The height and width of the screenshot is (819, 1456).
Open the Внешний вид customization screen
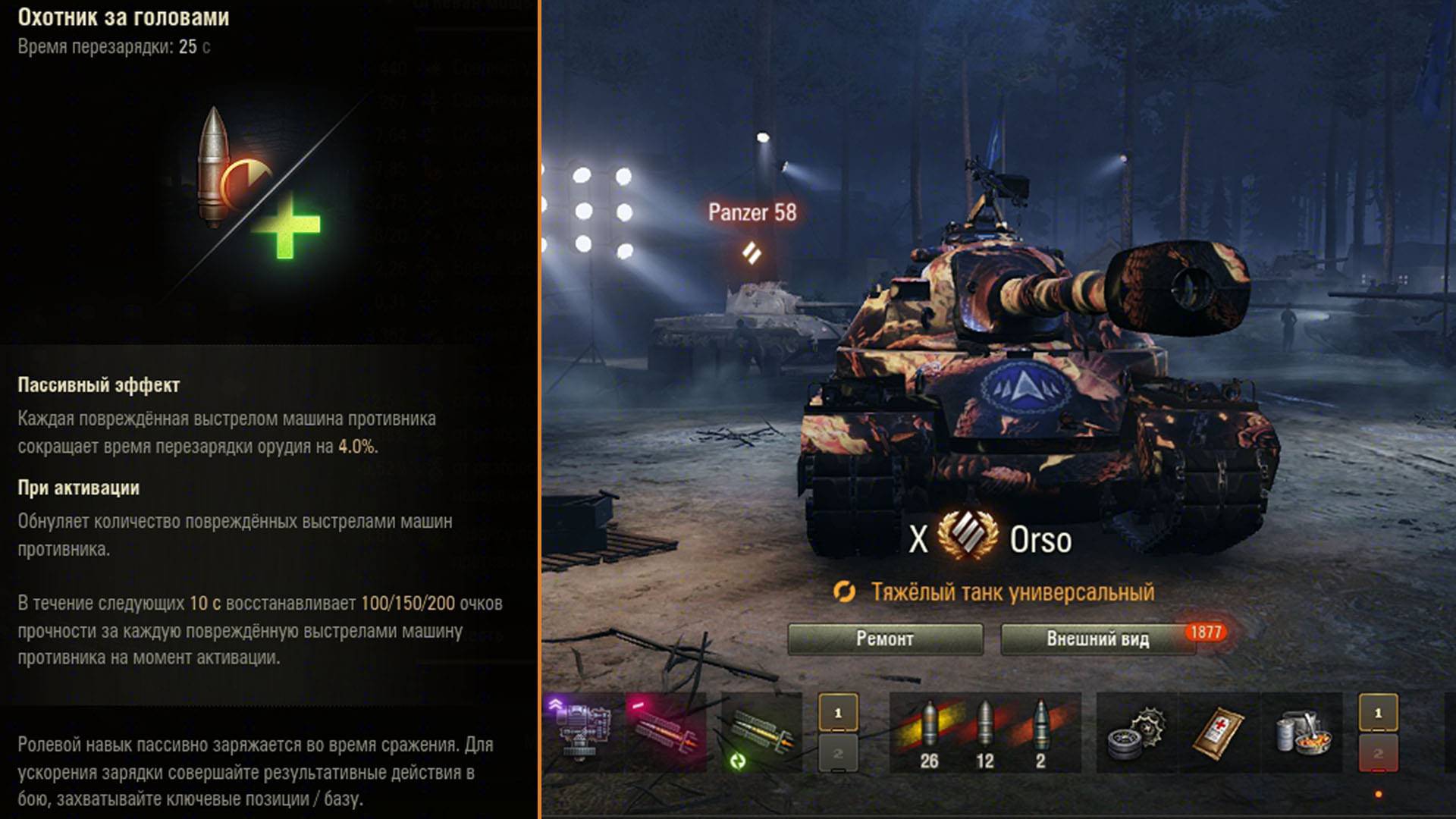(x=1097, y=639)
